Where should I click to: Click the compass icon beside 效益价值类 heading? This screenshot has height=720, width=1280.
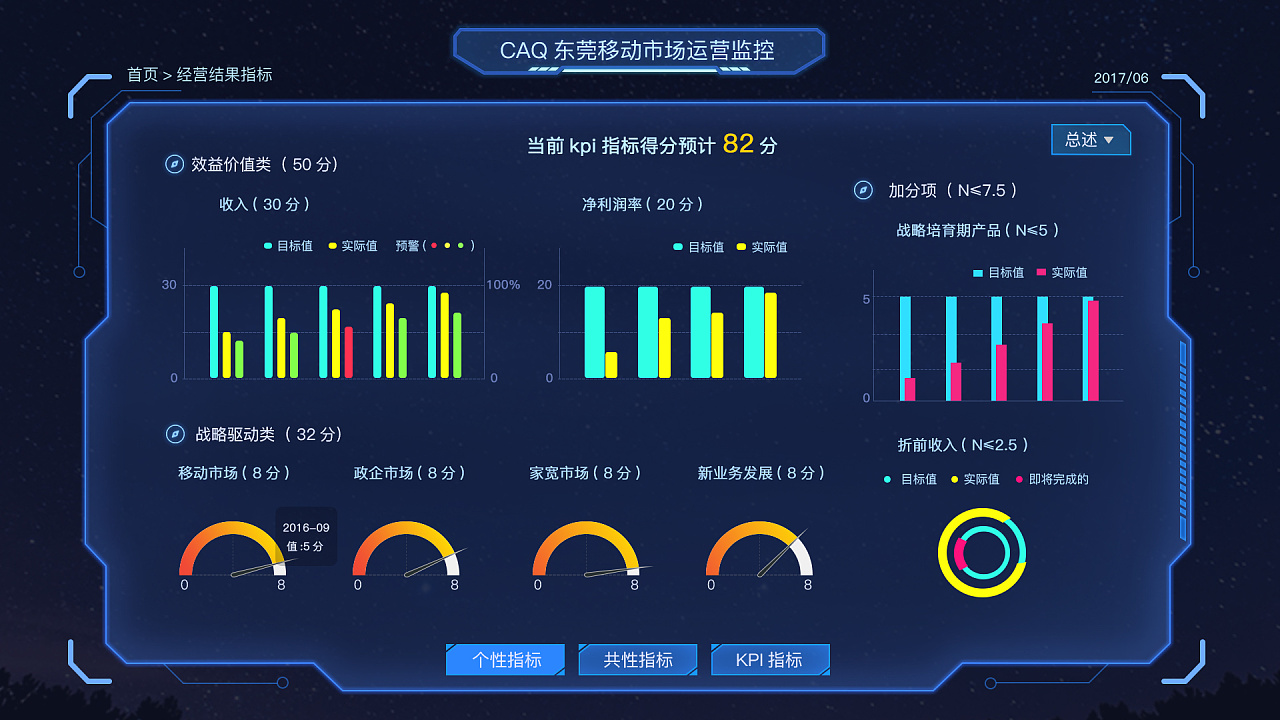coord(174,164)
